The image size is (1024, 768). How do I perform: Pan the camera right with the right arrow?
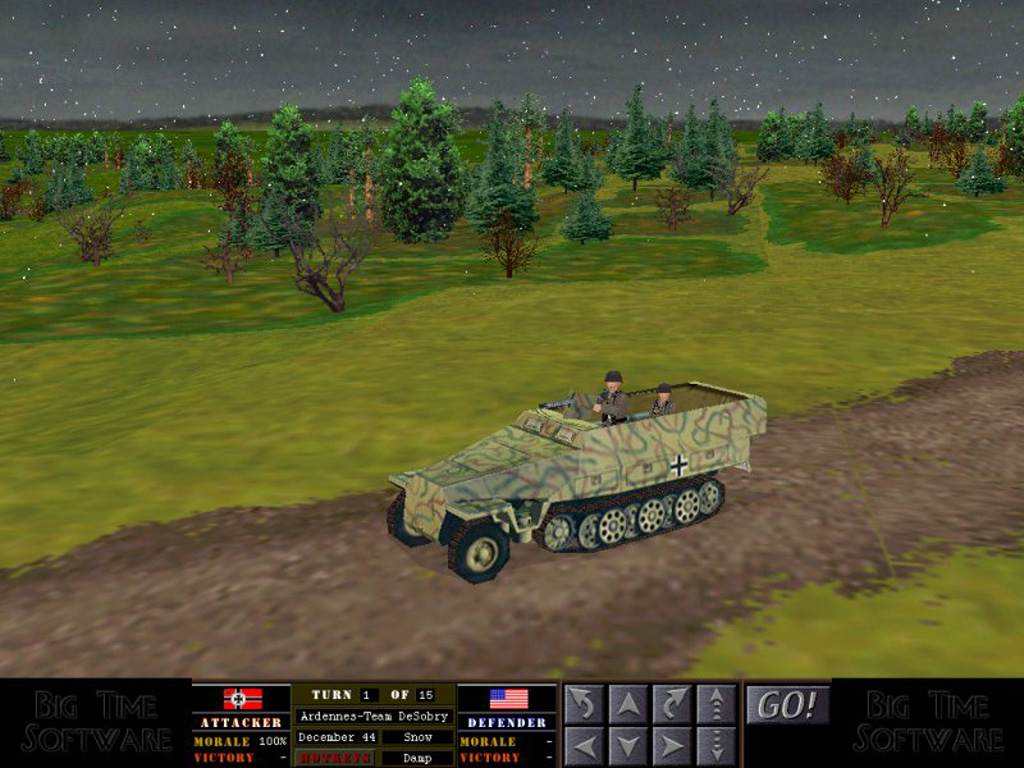point(672,746)
